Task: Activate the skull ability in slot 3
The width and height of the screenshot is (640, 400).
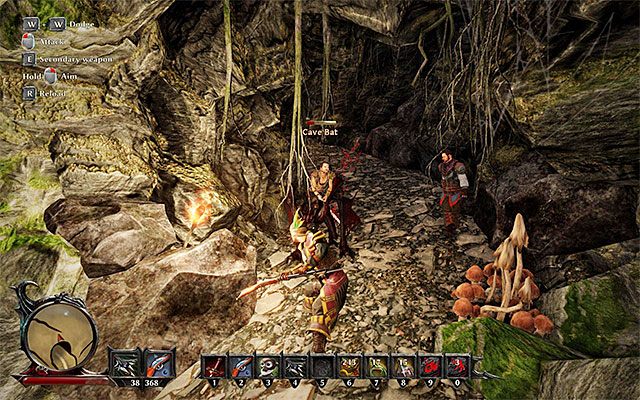Action: [268, 367]
